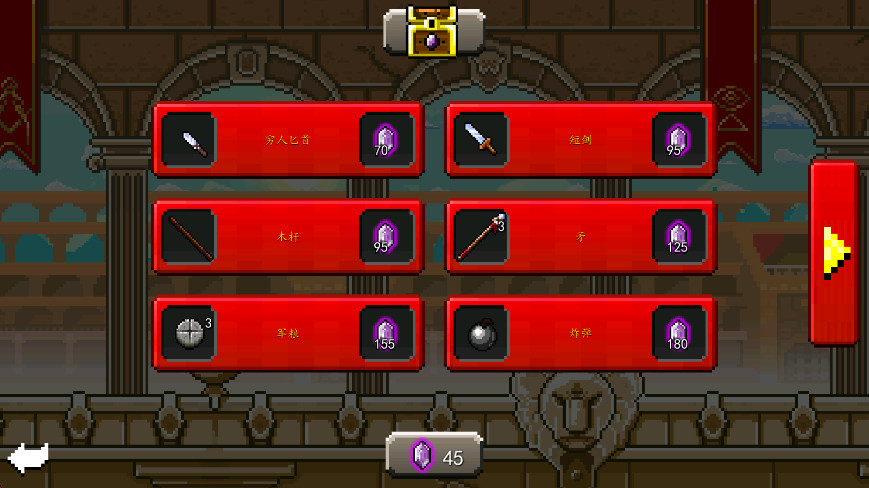
Task: Buy the 穷人匕首 dagger for 70 gems
Action: (x=288, y=140)
